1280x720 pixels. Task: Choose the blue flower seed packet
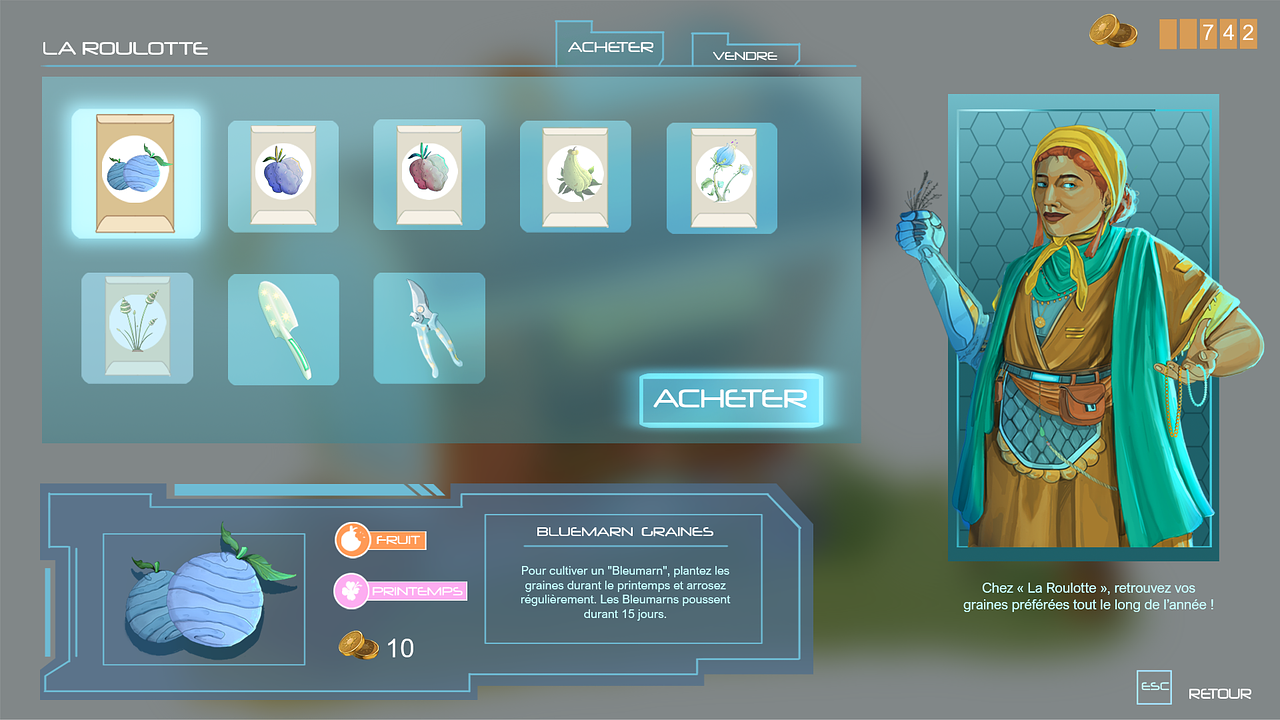point(721,178)
